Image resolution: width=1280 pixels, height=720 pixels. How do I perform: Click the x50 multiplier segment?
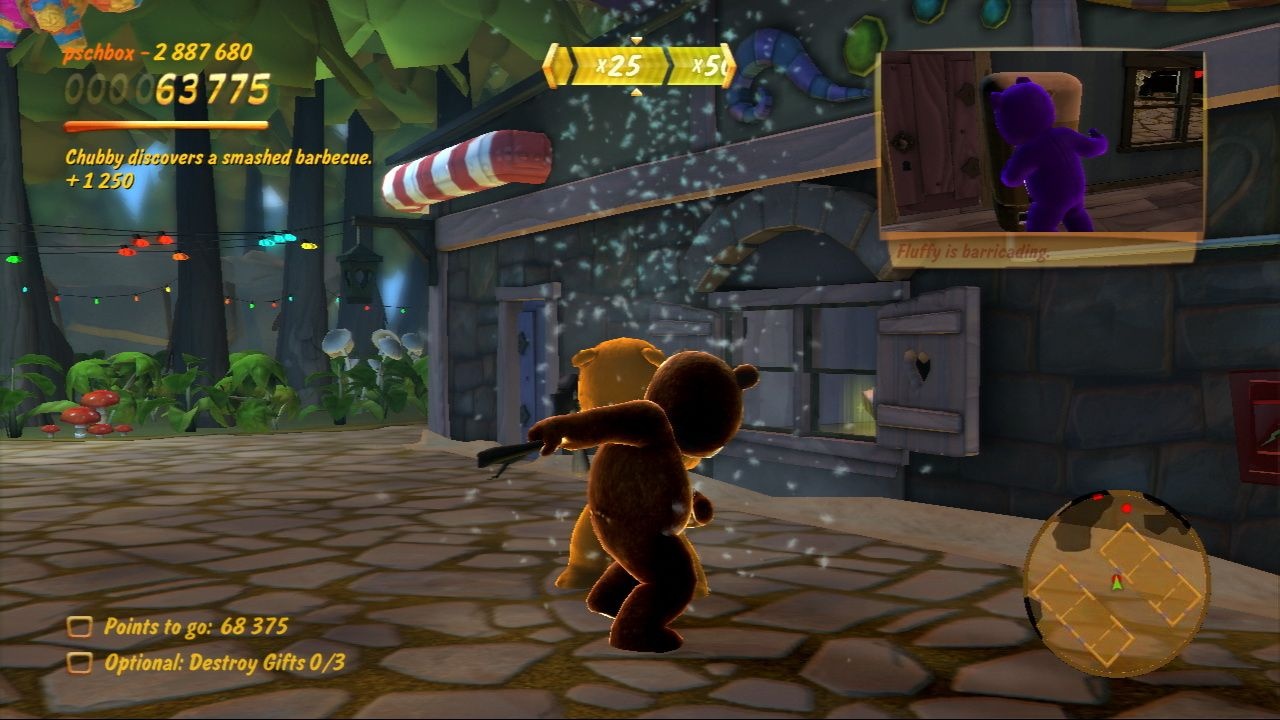702,65
